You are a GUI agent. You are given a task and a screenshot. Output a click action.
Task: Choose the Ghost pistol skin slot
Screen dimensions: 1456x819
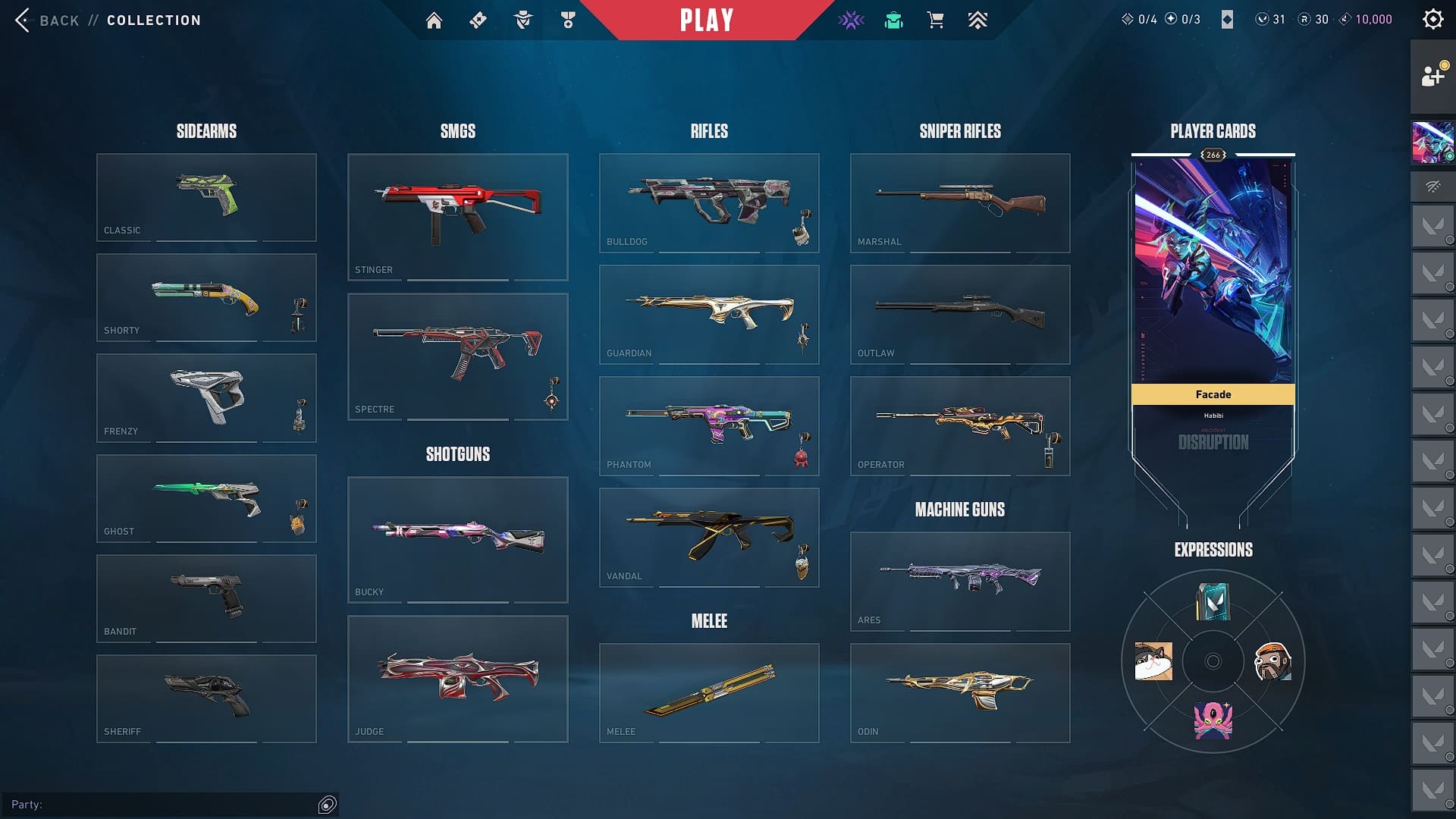(x=206, y=498)
